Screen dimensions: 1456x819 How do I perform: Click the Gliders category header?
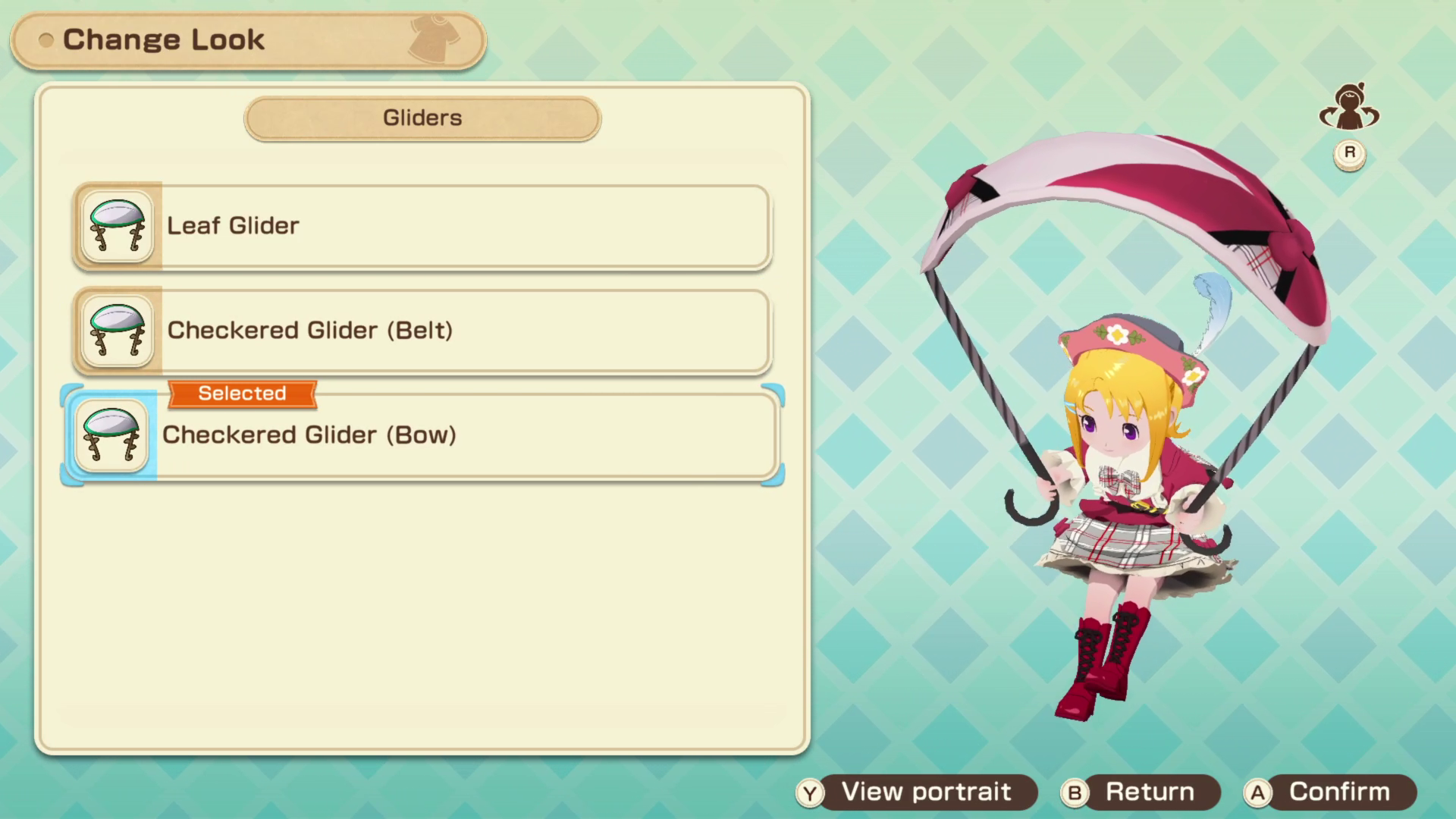tap(422, 118)
